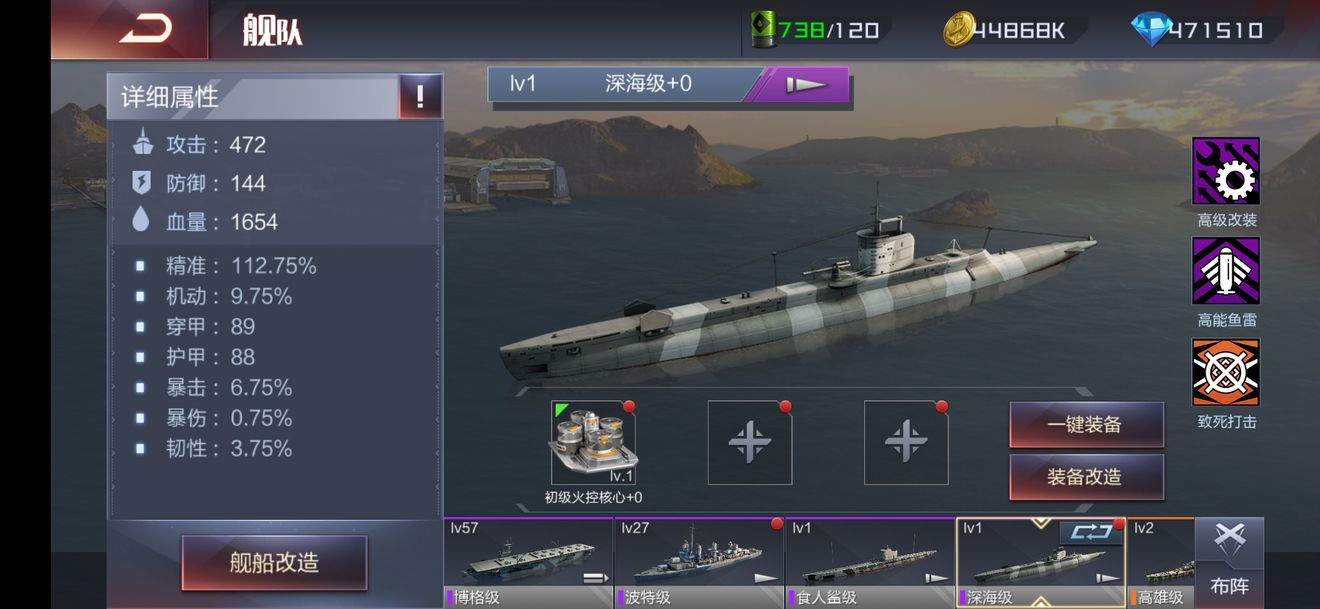This screenshot has height=609, width=1320.
Task: Select the 波特级 lv27 destroyer card
Action: pyautogui.click(x=699, y=563)
